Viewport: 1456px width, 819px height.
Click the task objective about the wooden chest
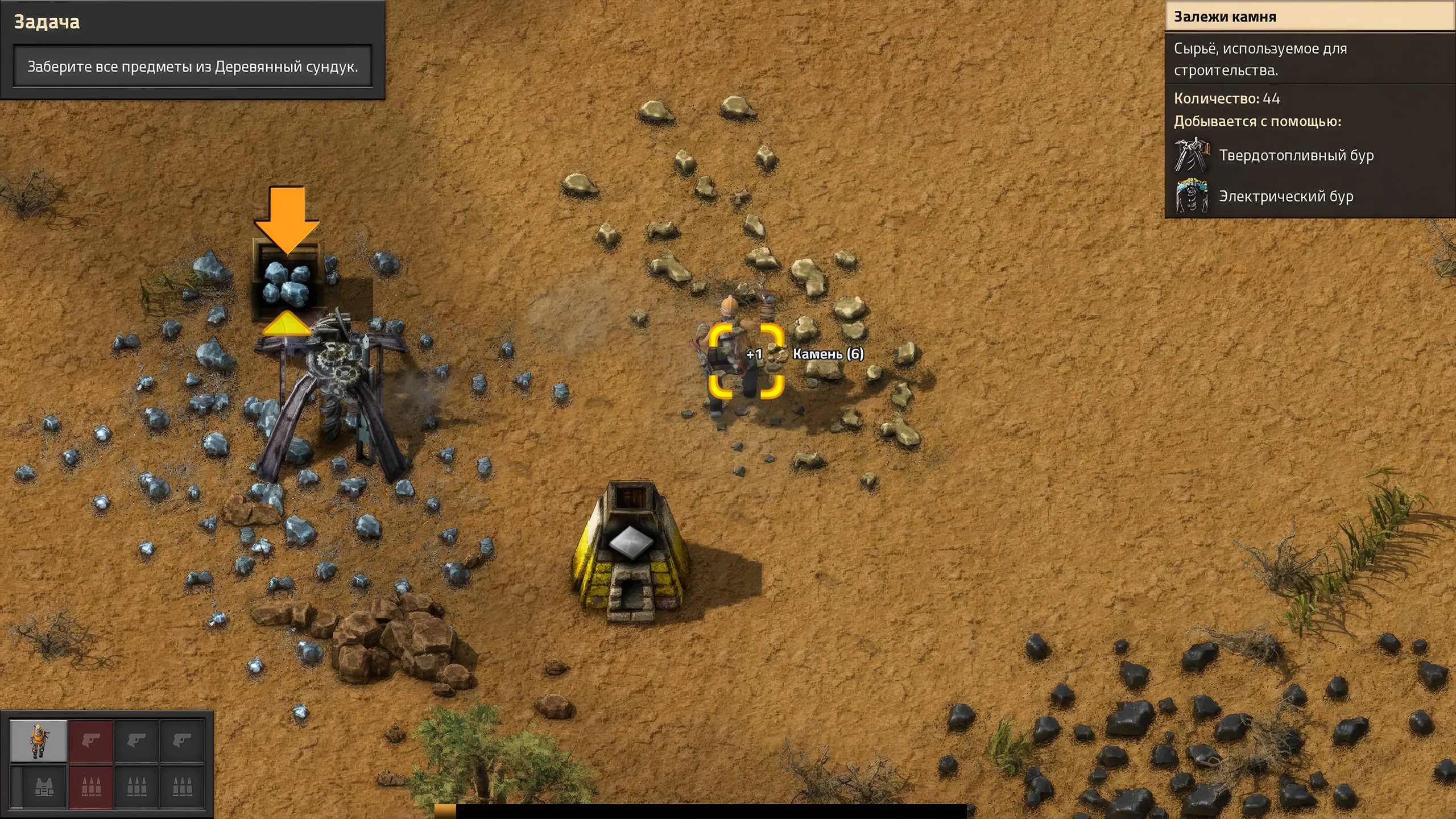193,67
